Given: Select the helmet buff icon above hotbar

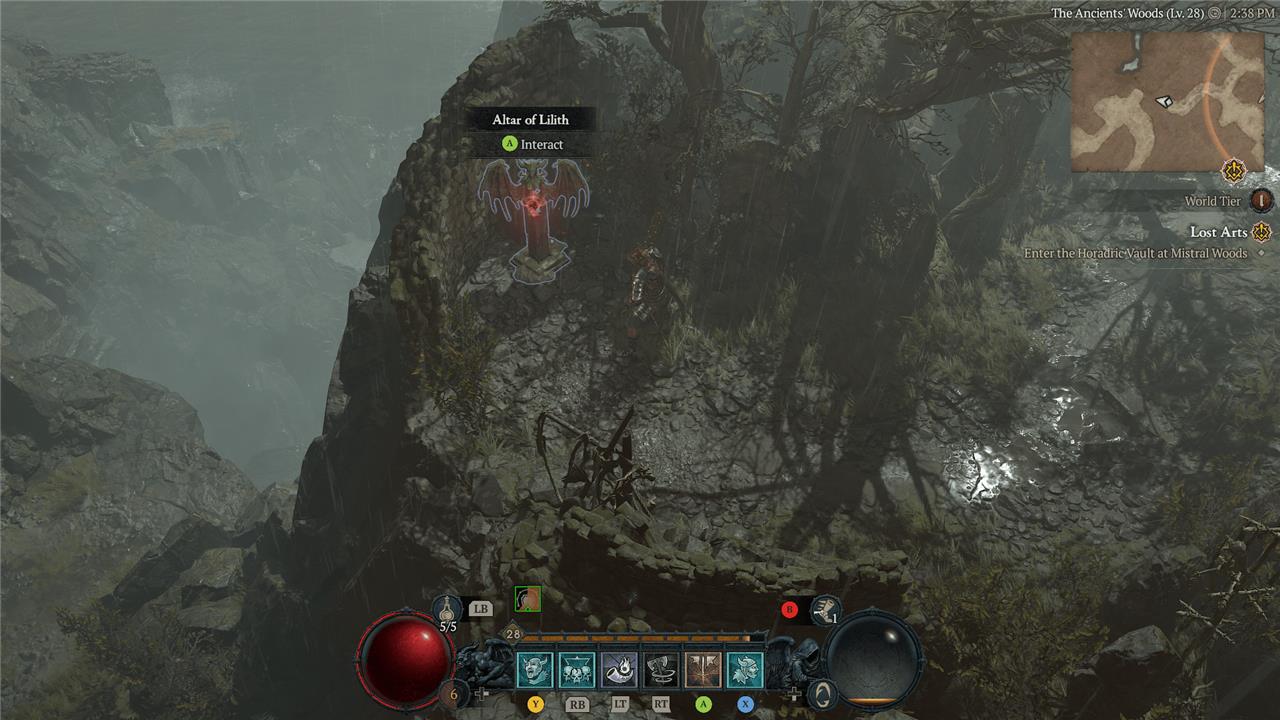Looking at the screenshot, I should click(x=527, y=599).
